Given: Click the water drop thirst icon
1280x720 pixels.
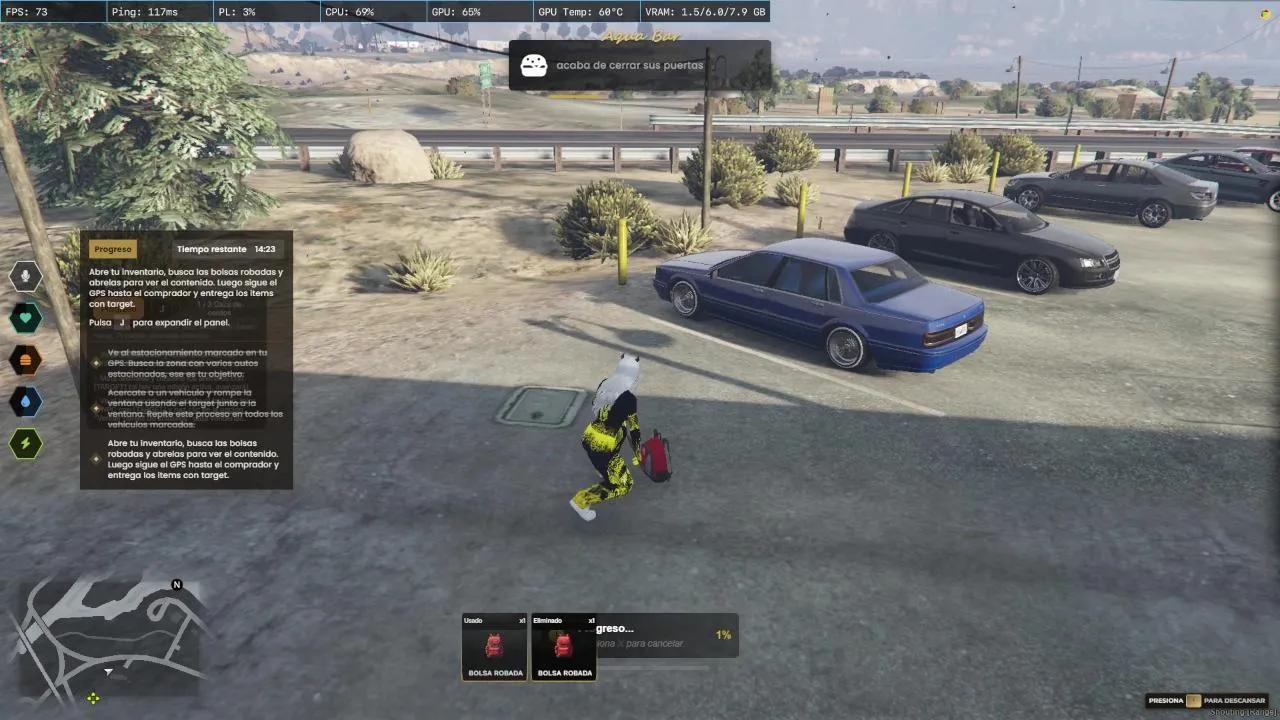Looking at the screenshot, I should tap(26, 401).
